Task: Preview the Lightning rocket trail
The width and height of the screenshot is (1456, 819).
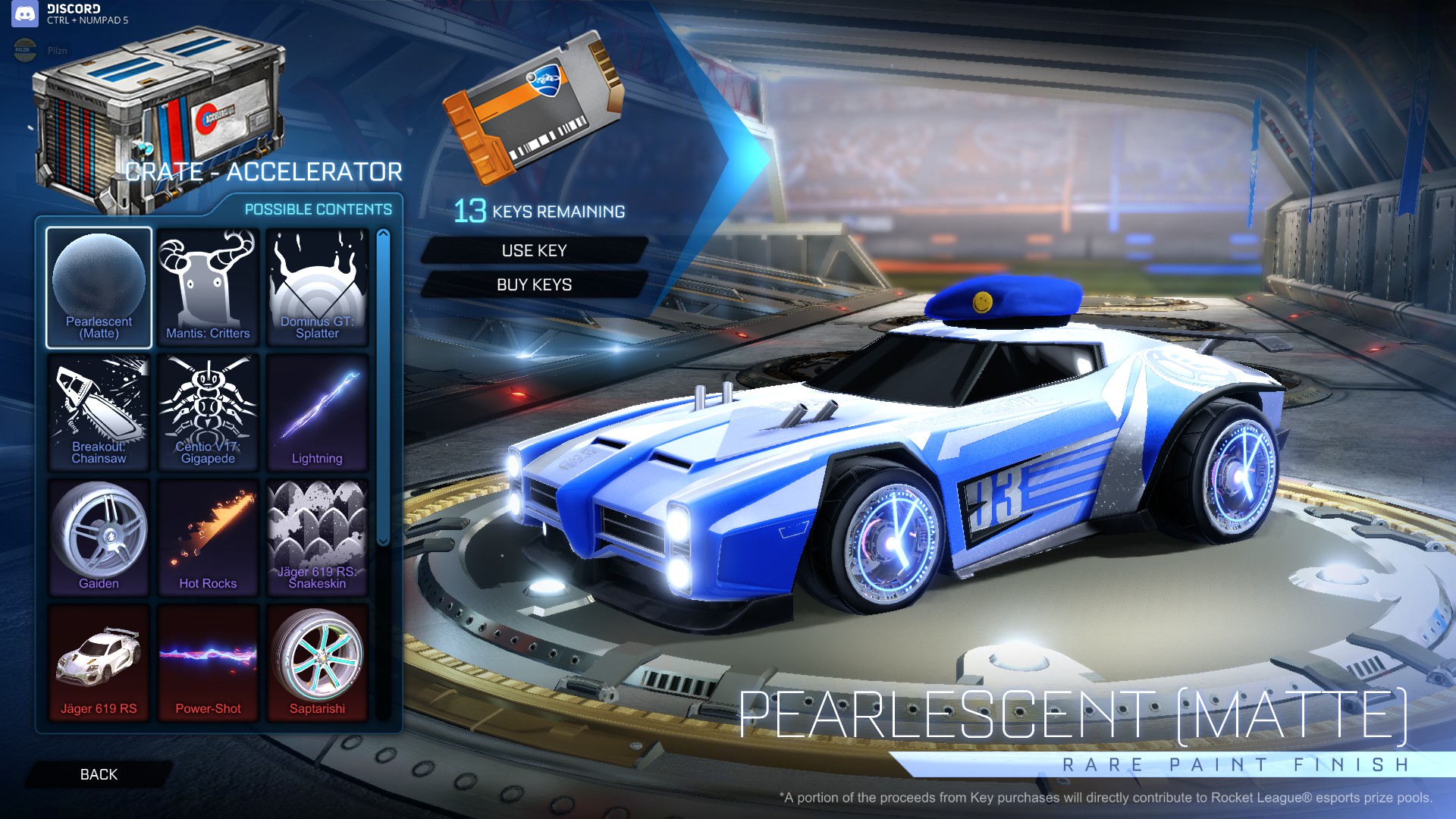Action: (x=317, y=413)
